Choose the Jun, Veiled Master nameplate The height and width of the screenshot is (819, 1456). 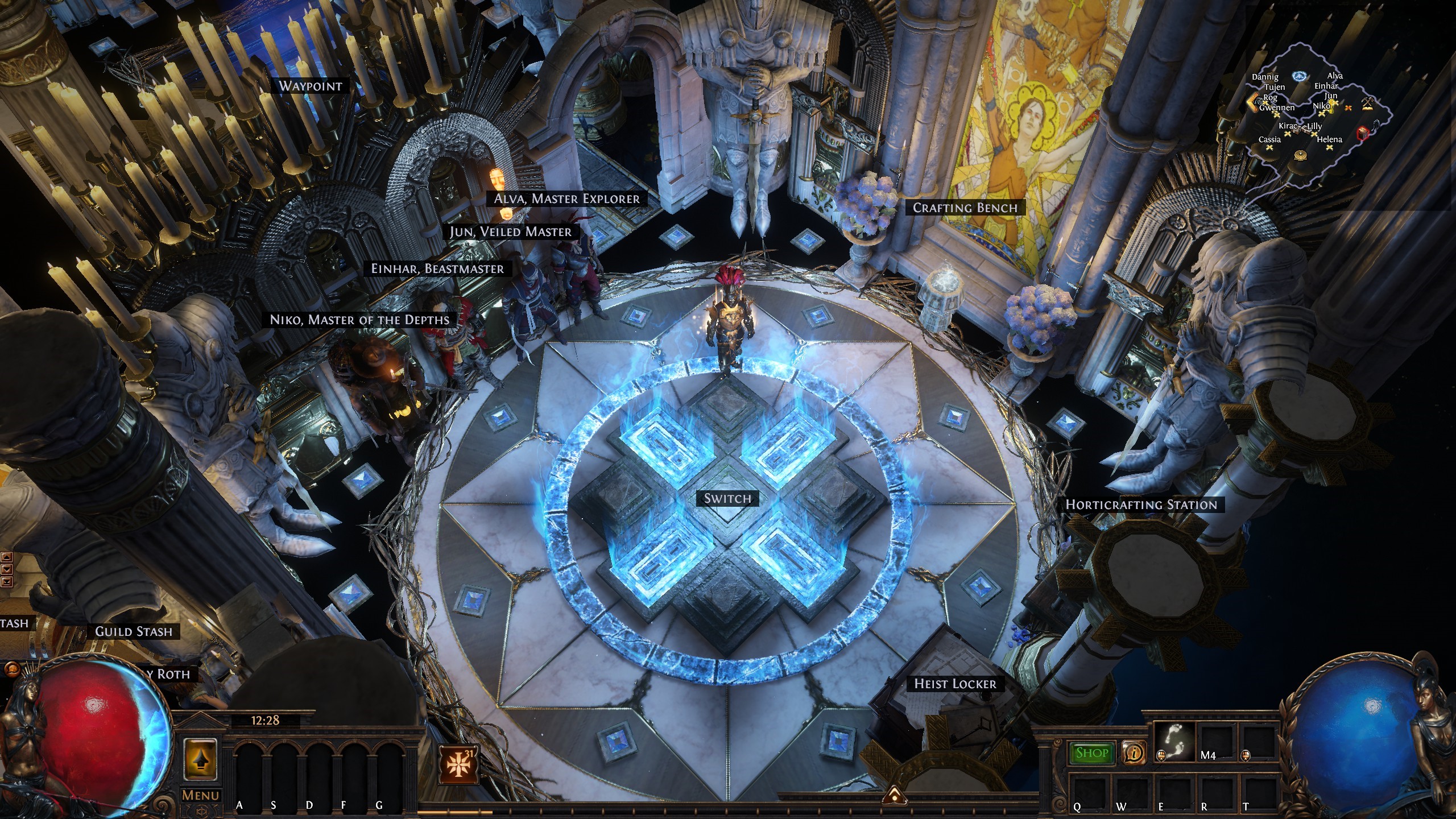(x=510, y=231)
